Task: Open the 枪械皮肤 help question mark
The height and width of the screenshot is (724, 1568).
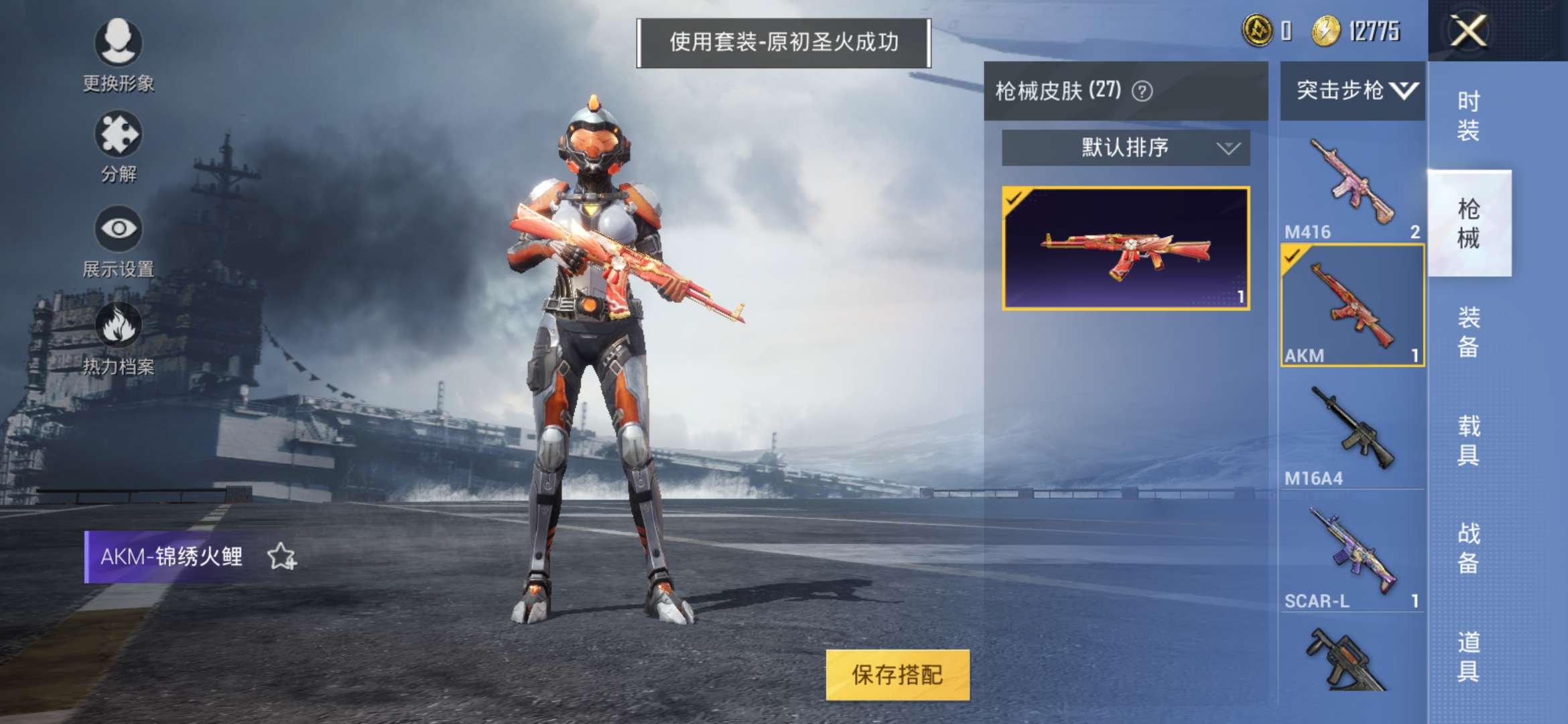Action: click(x=1142, y=92)
